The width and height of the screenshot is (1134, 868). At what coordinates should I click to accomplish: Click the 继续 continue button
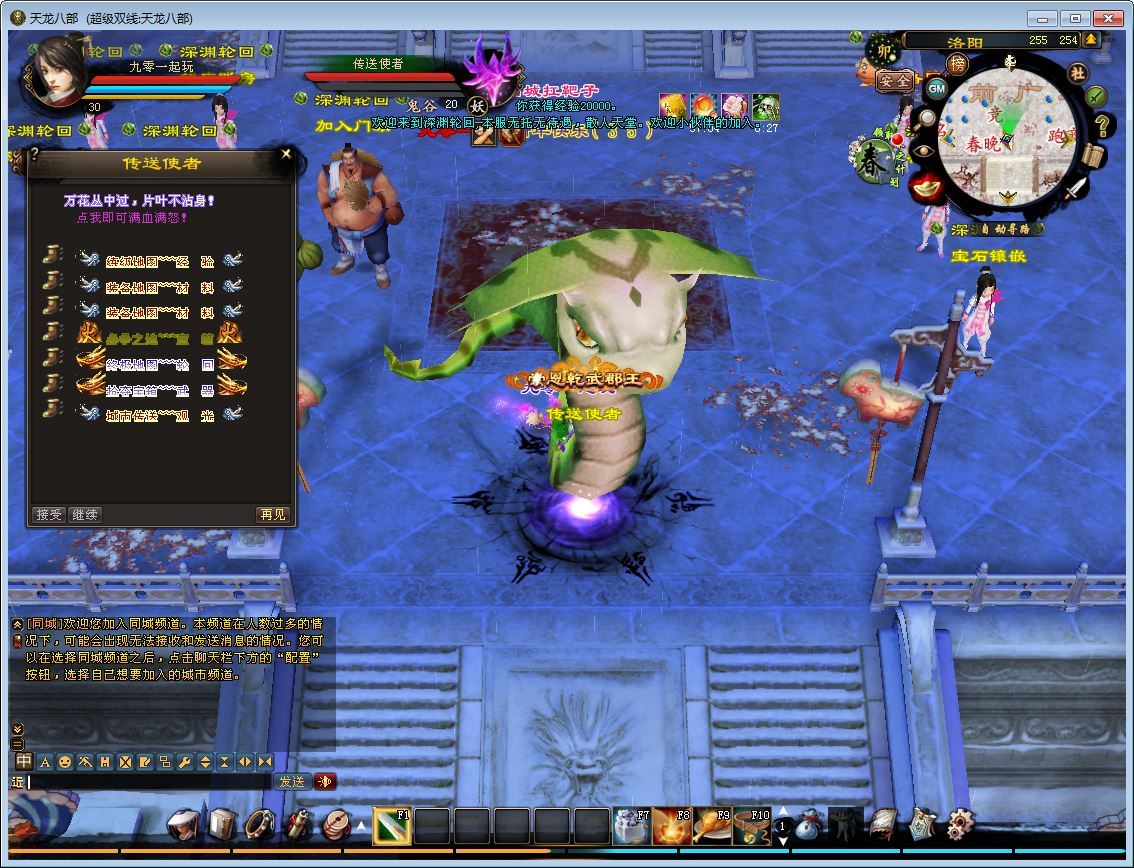85,515
